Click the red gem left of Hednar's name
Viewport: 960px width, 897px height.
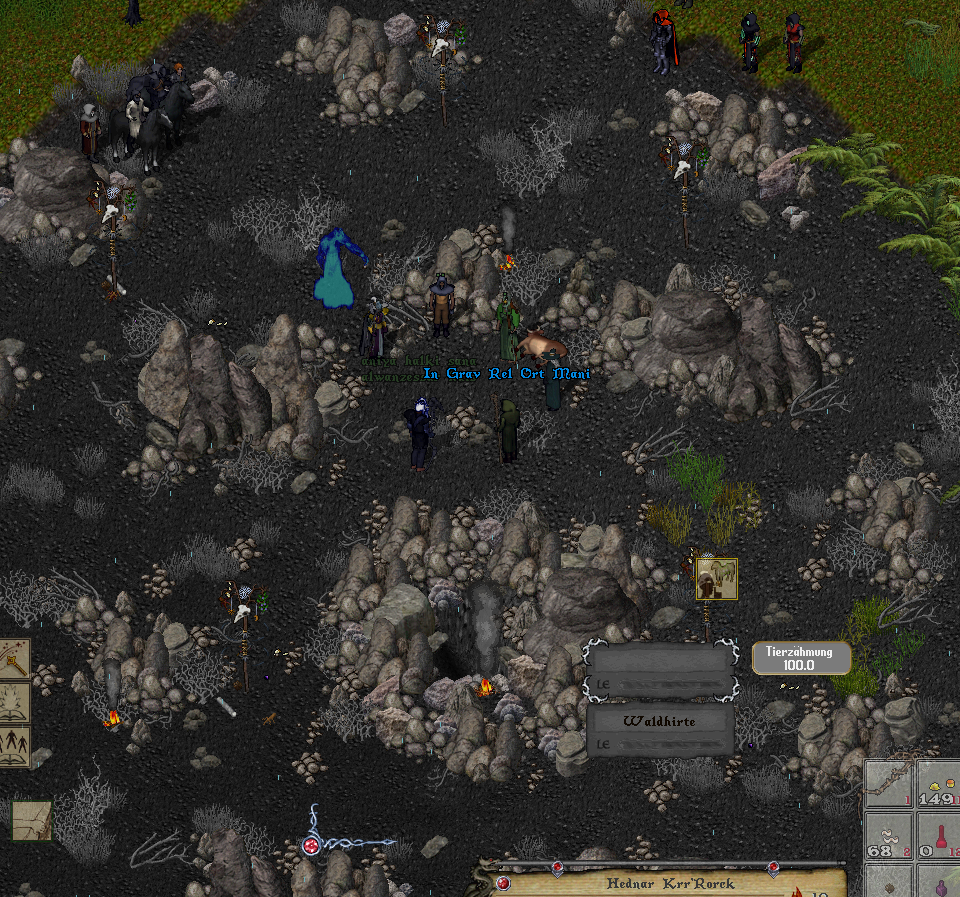pyautogui.click(x=504, y=884)
